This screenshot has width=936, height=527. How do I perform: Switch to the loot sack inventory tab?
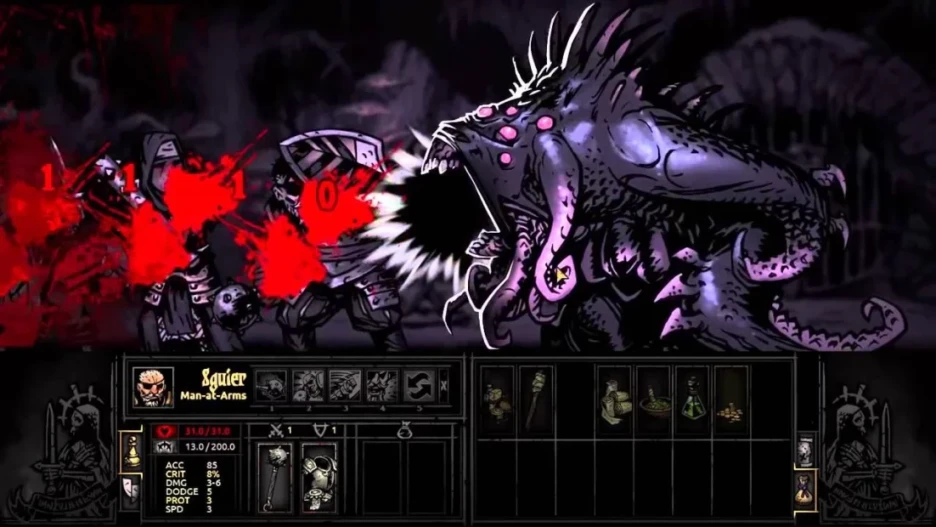tap(805, 488)
